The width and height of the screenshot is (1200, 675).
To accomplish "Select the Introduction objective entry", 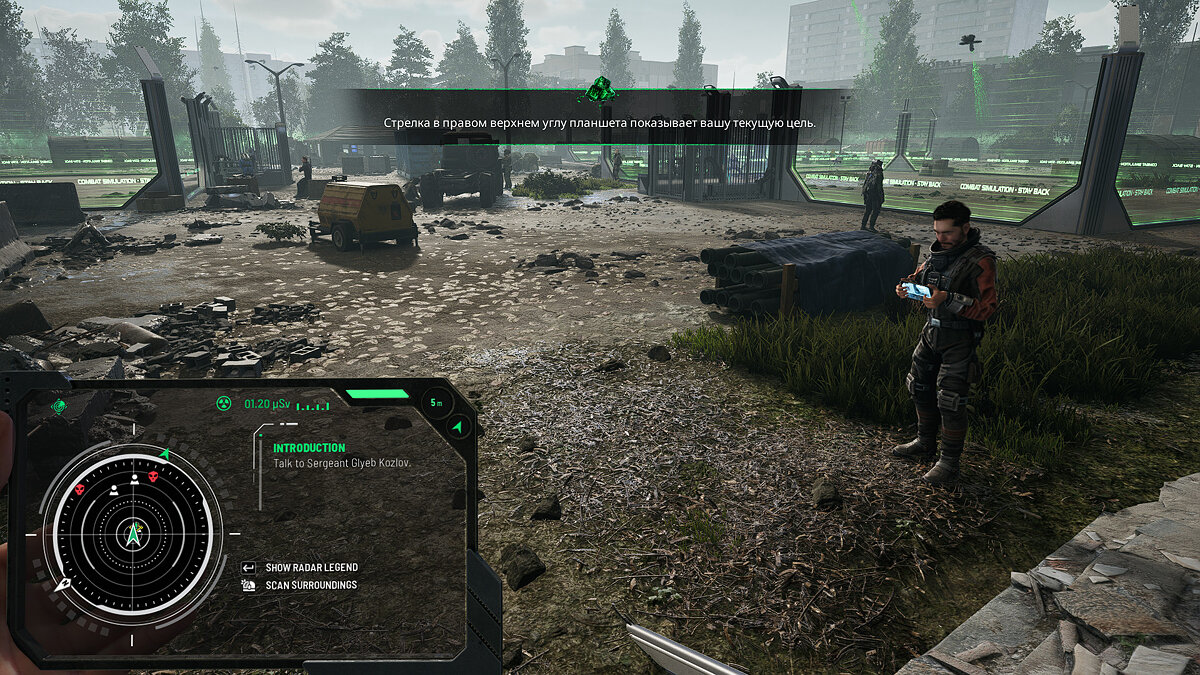I will (x=309, y=448).
